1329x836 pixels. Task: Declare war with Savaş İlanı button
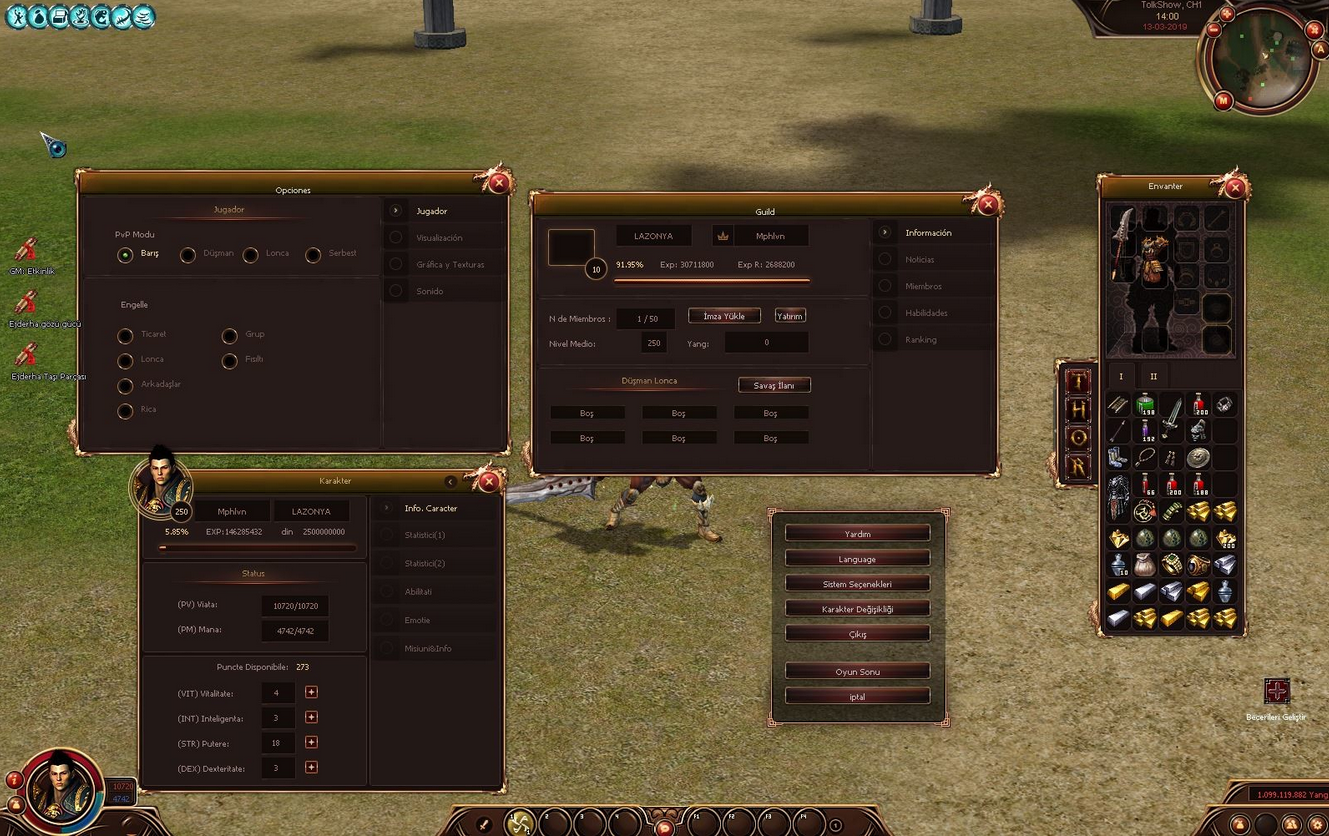click(774, 385)
